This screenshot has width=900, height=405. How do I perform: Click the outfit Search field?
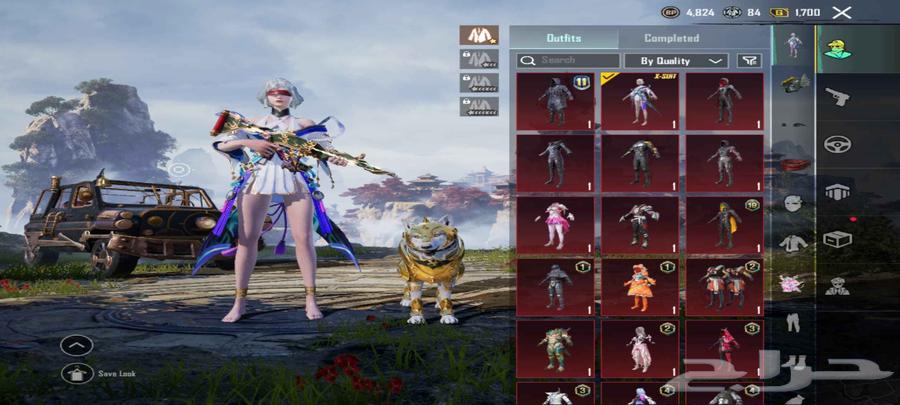568,60
